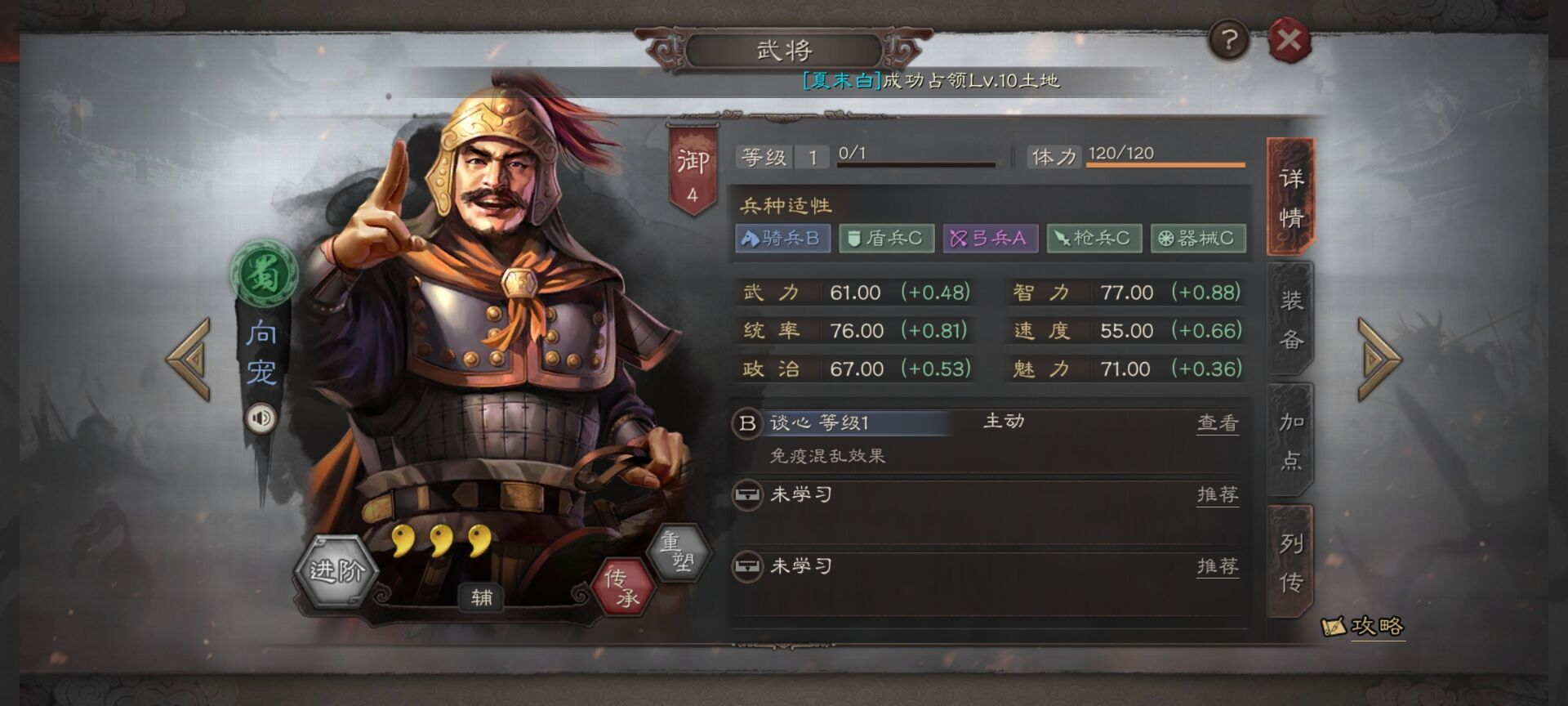
Task: Go to the previous general with the left arrow
Action: tap(189, 360)
